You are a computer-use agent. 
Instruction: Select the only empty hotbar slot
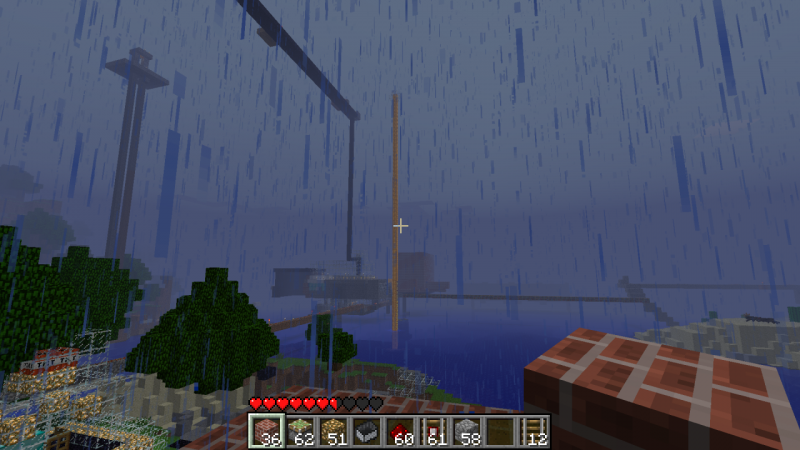(500, 431)
